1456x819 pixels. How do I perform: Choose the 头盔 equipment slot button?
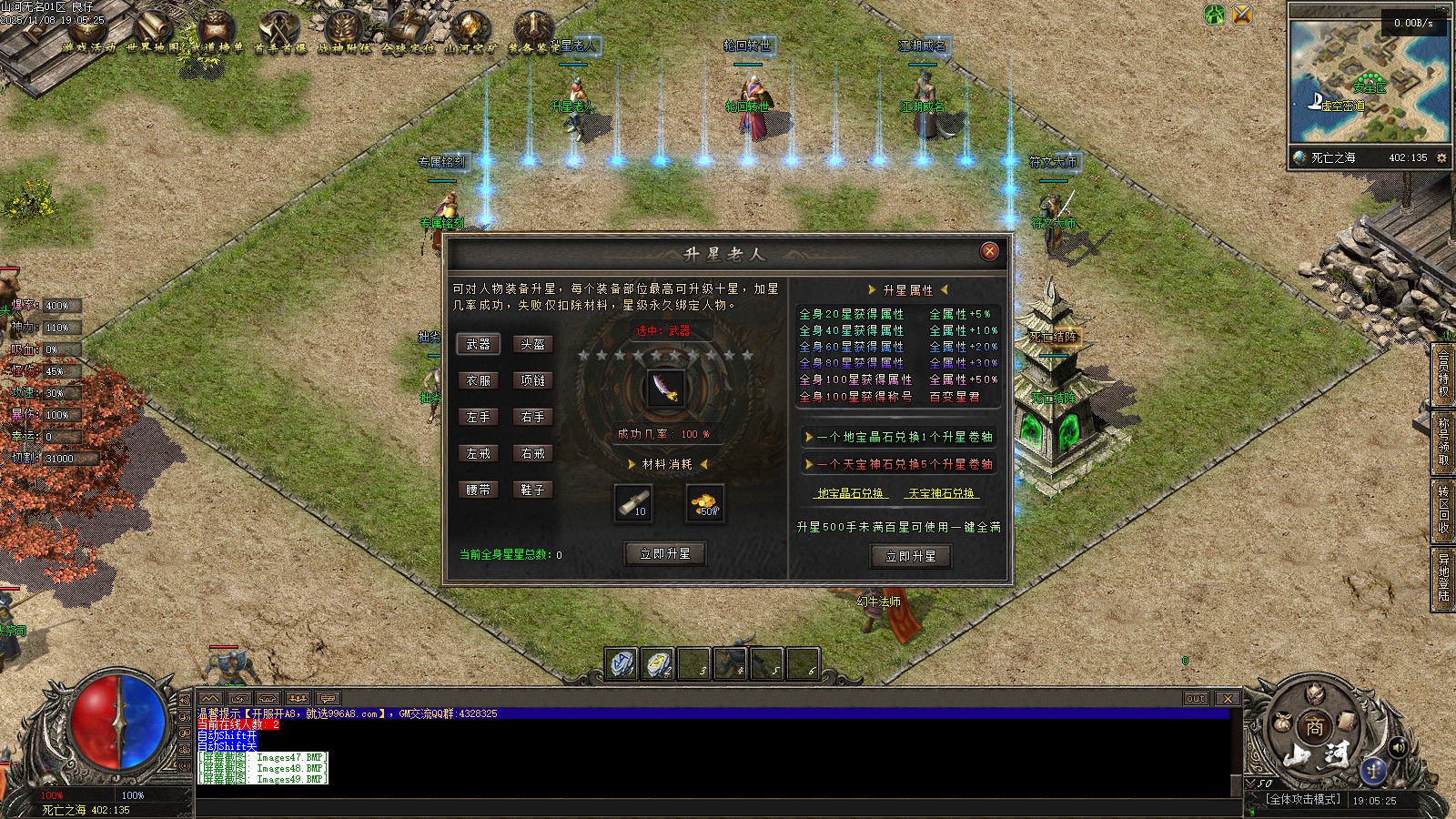(x=532, y=344)
